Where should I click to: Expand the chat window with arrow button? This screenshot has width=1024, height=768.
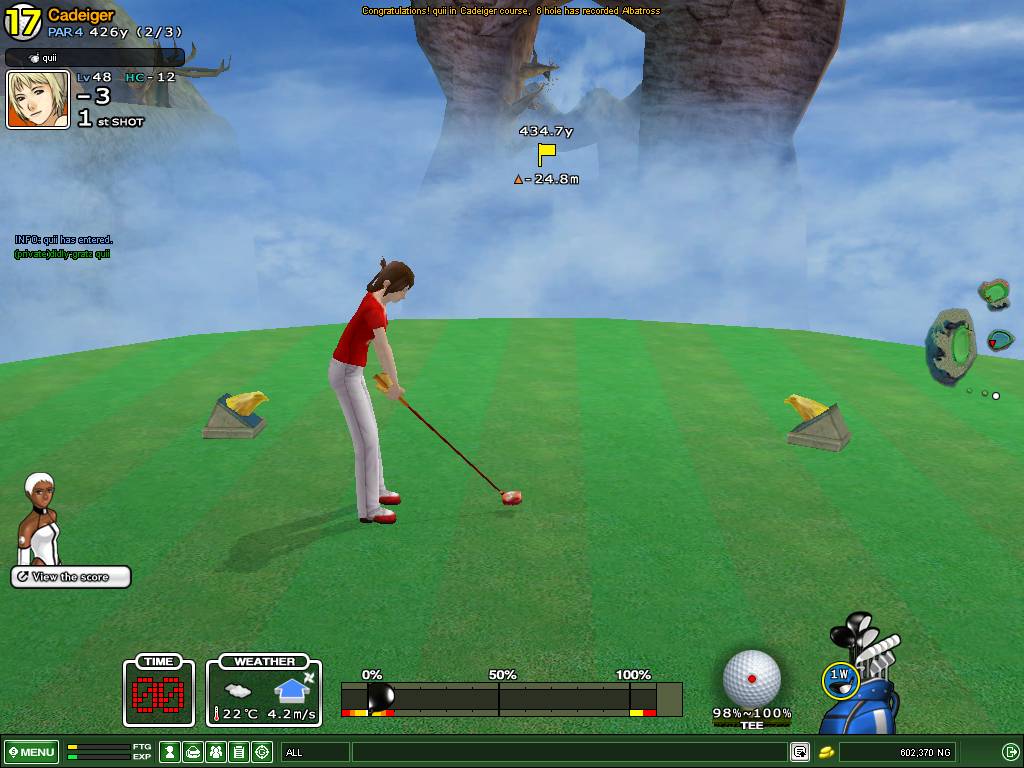(800, 752)
